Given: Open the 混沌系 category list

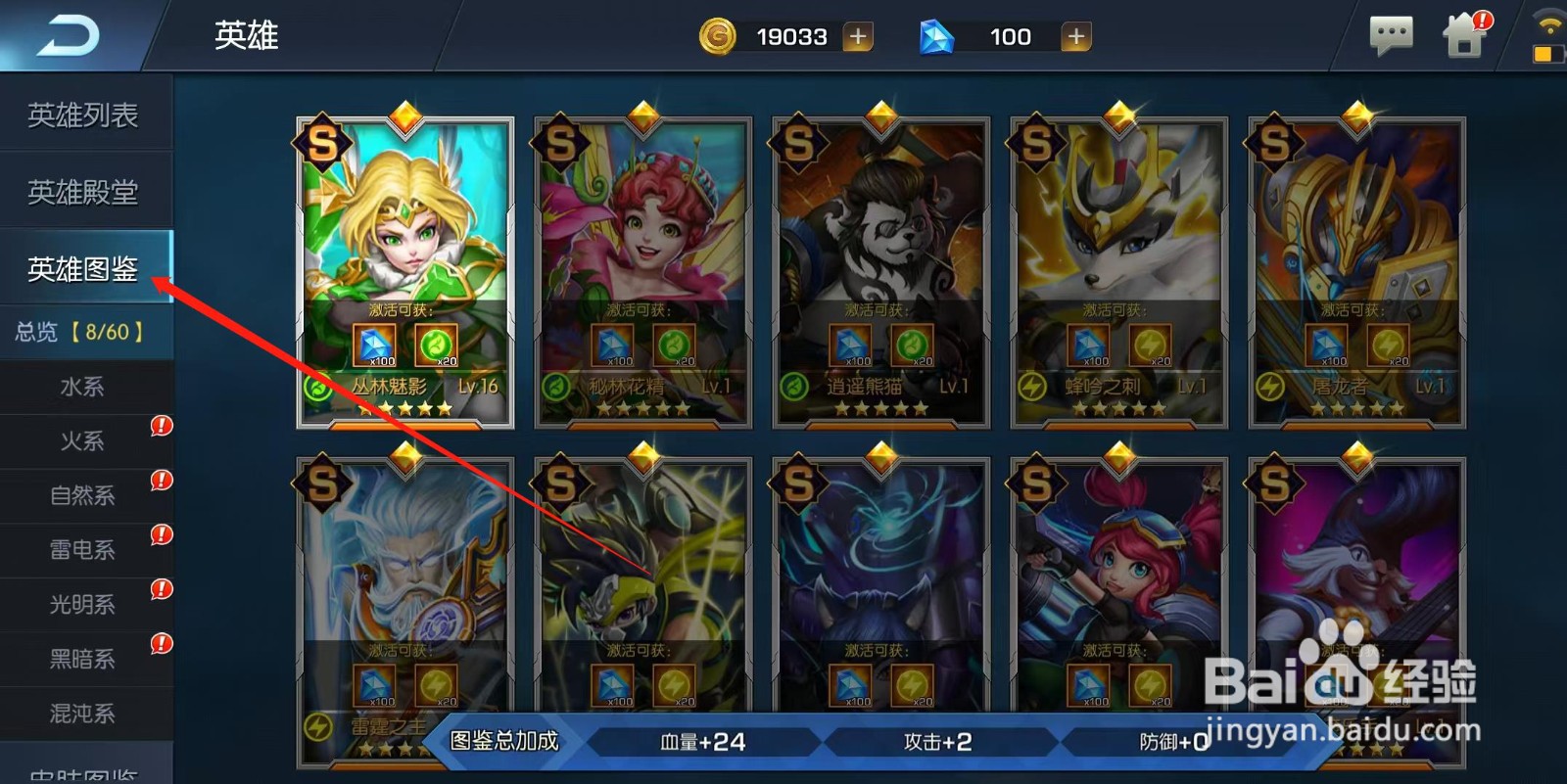Looking at the screenshot, I should pyautogui.click(x=84, y=714).
